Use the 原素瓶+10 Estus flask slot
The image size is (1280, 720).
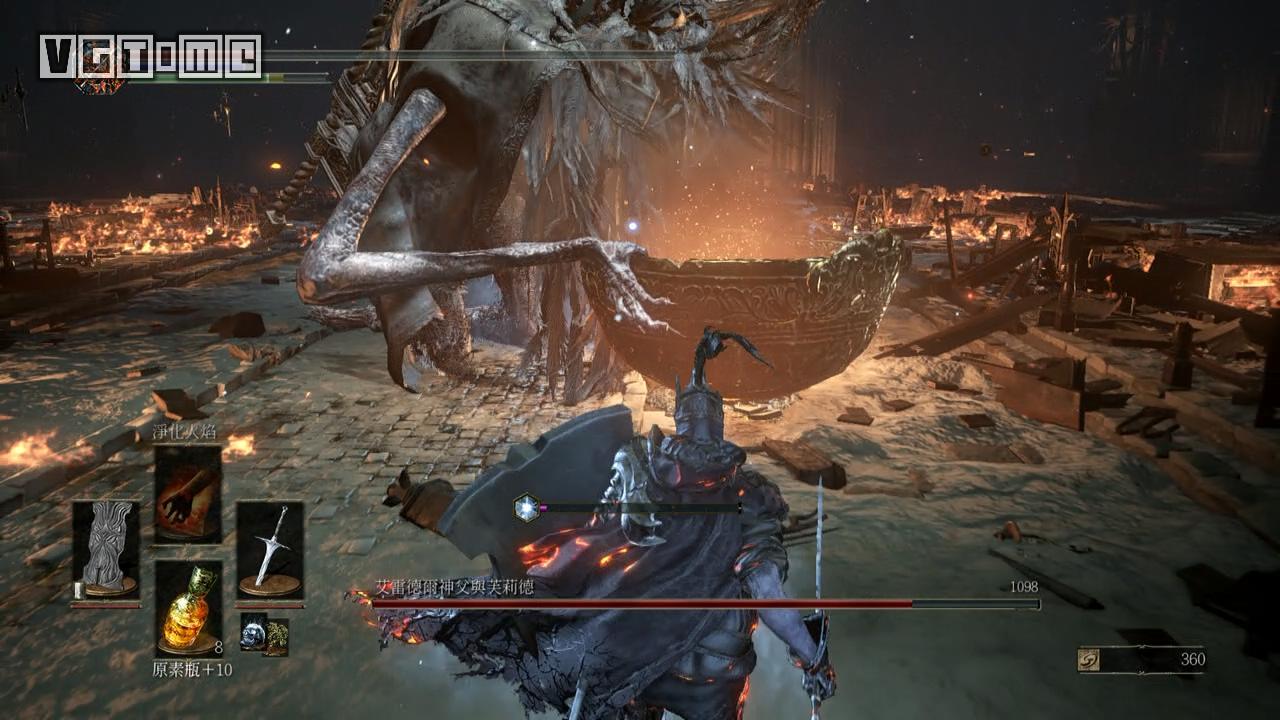point(188,608)
